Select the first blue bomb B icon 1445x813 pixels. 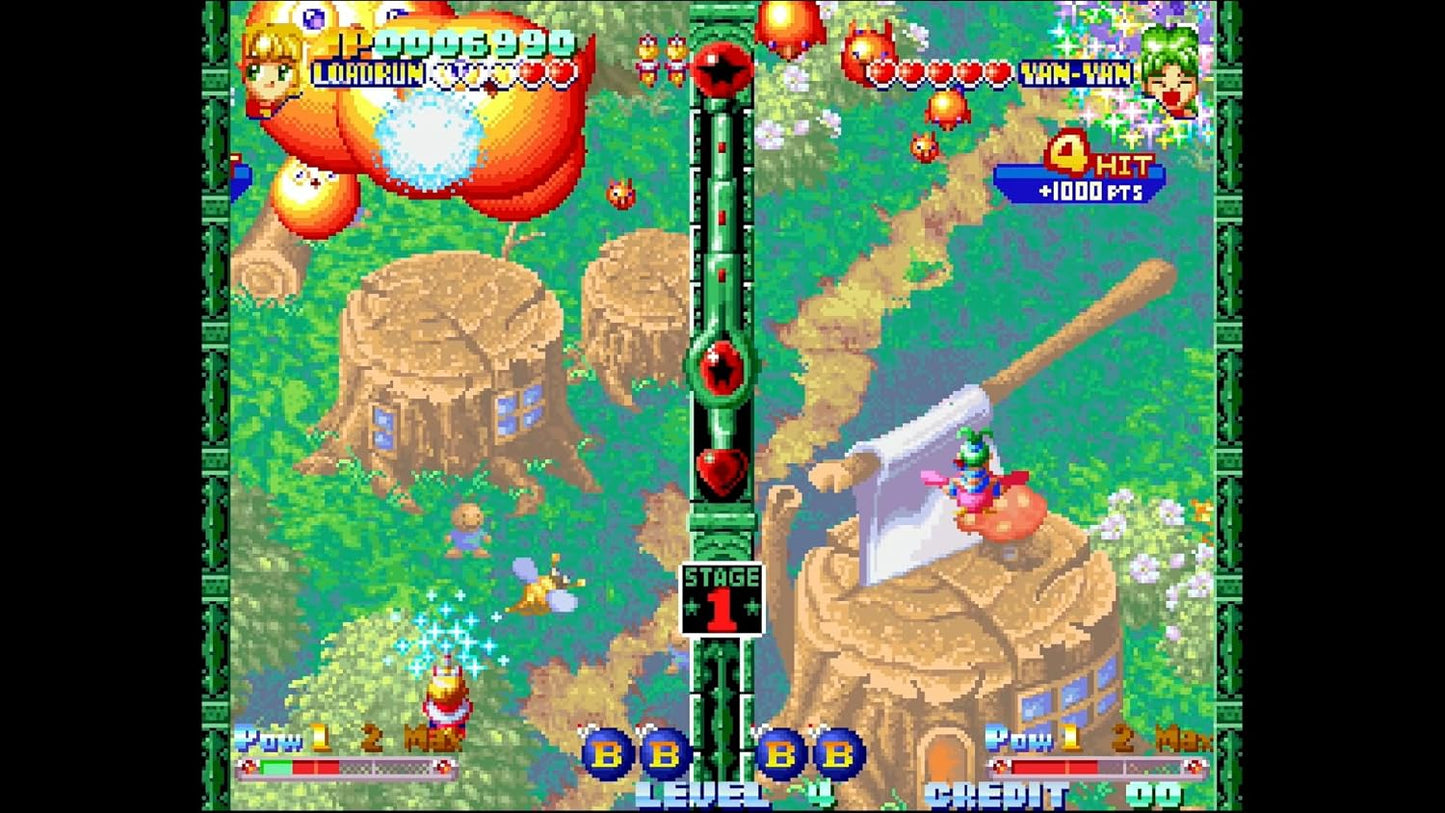coord(608,752)
